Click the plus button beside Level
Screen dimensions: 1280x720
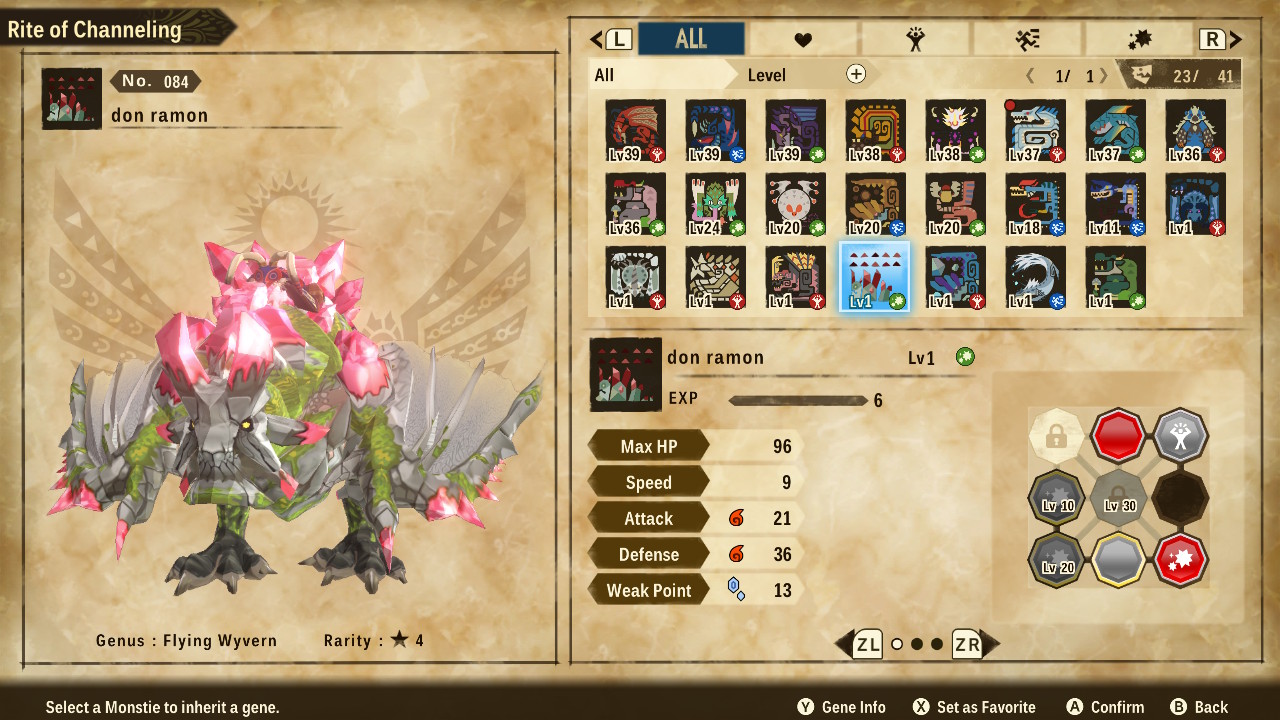[x=856, y=74]
